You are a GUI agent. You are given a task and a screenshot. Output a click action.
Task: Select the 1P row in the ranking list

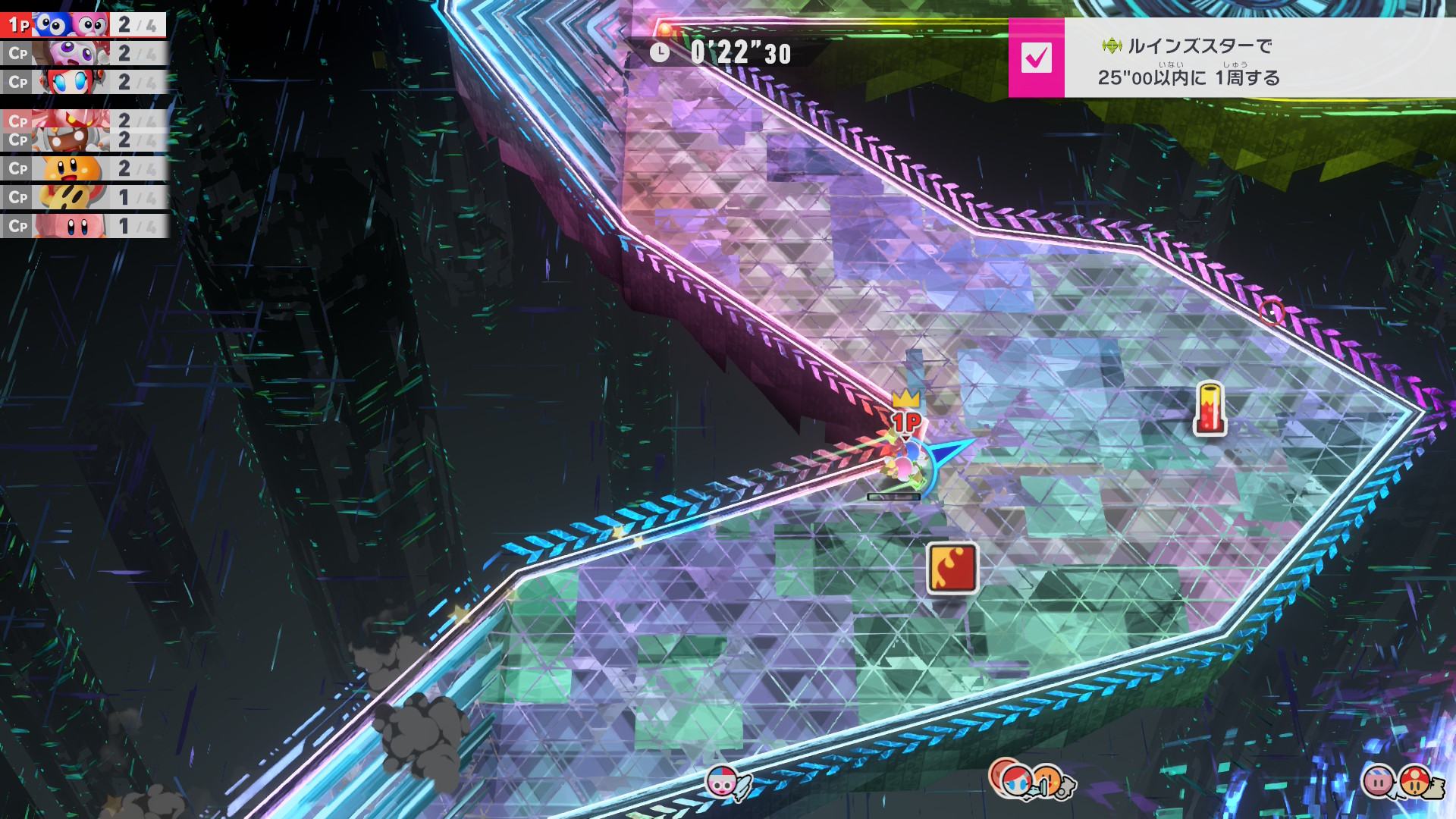coord(83,25)
